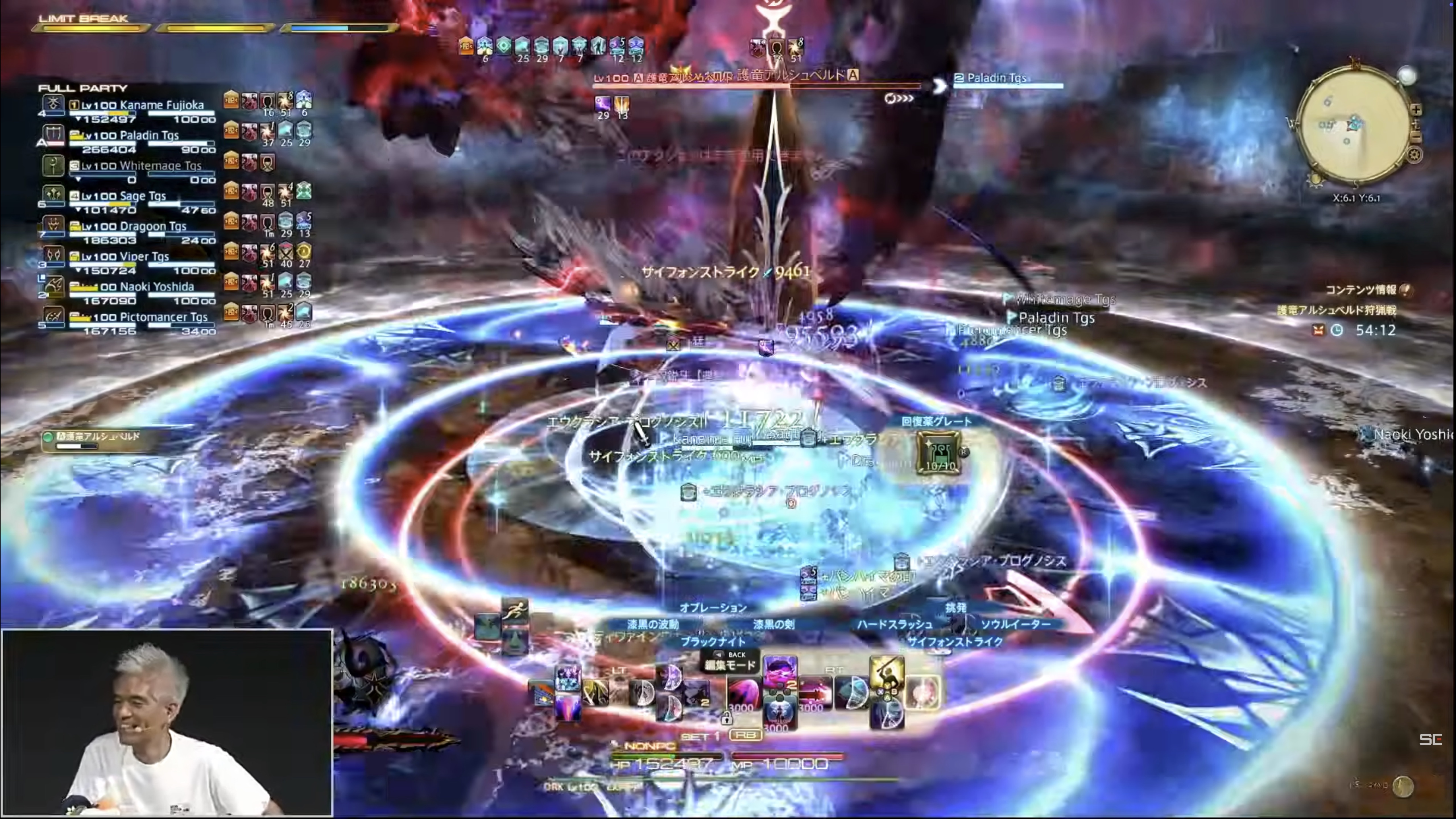Toggle the hotbar padlock icon
The height and width of the screenshot is (819, 1456).
[x=726, y=718]
